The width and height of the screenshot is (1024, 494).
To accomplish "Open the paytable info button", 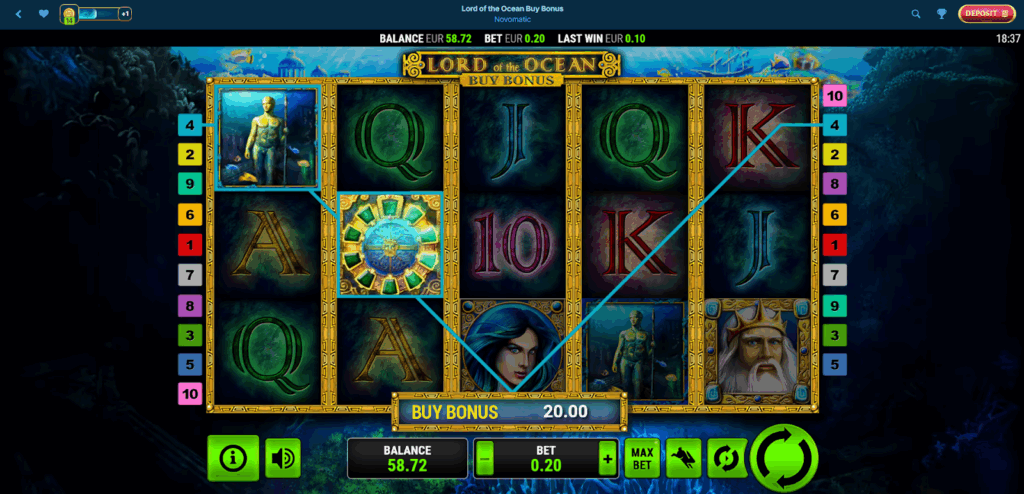I will [233, 458].
